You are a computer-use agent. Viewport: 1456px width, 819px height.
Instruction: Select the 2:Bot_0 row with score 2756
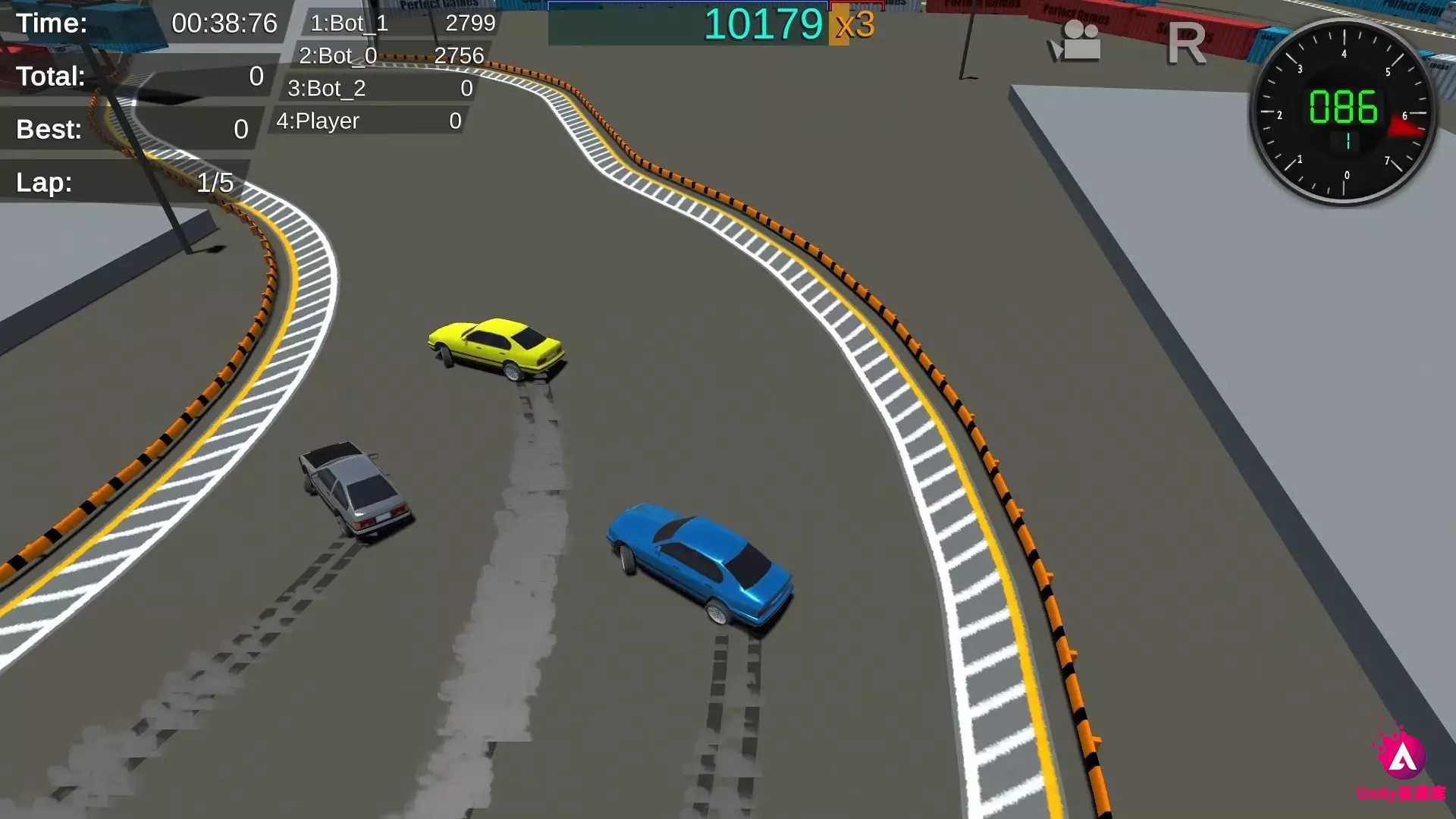point(337,55)
